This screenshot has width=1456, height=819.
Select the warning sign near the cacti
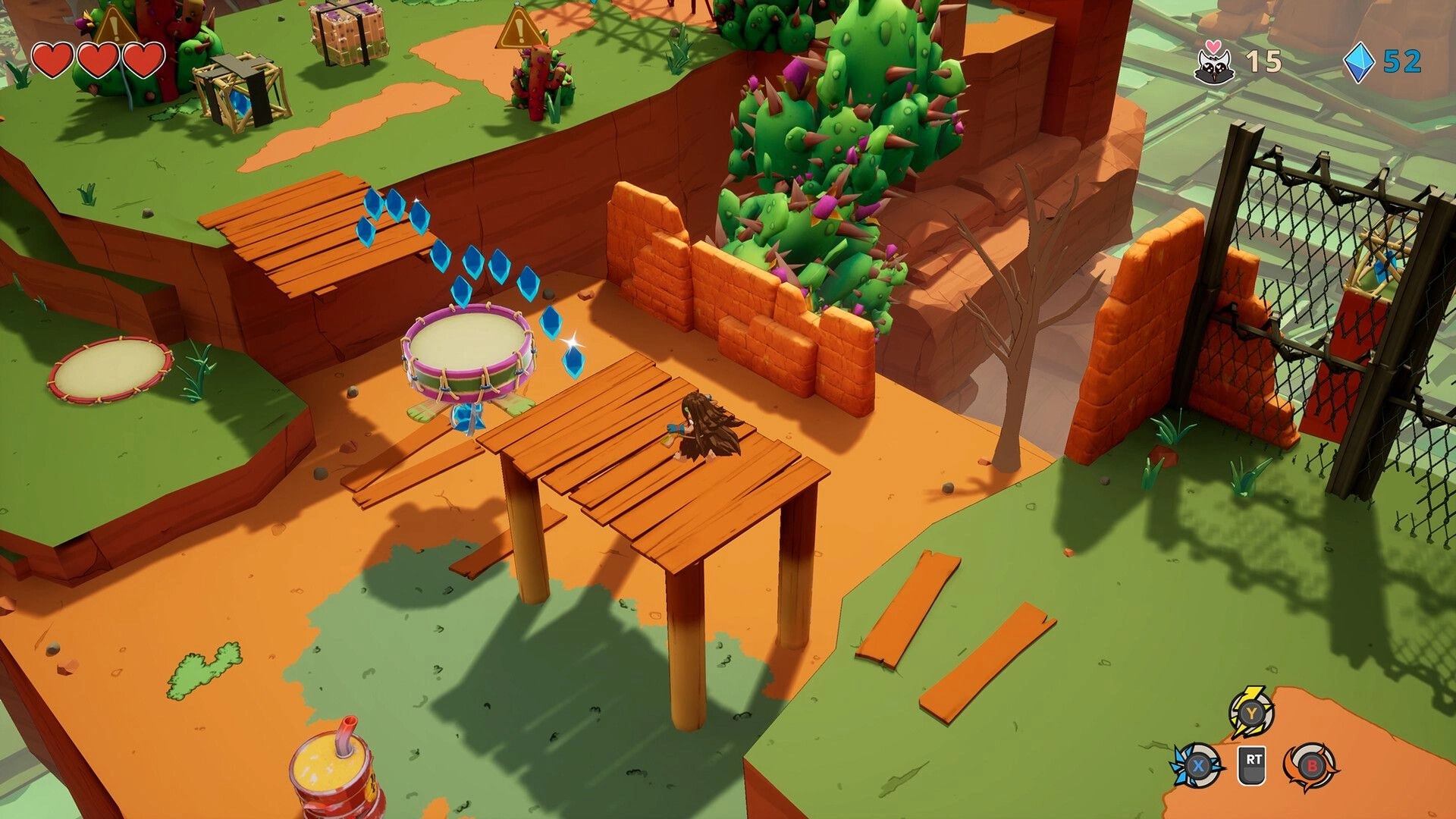517,30
